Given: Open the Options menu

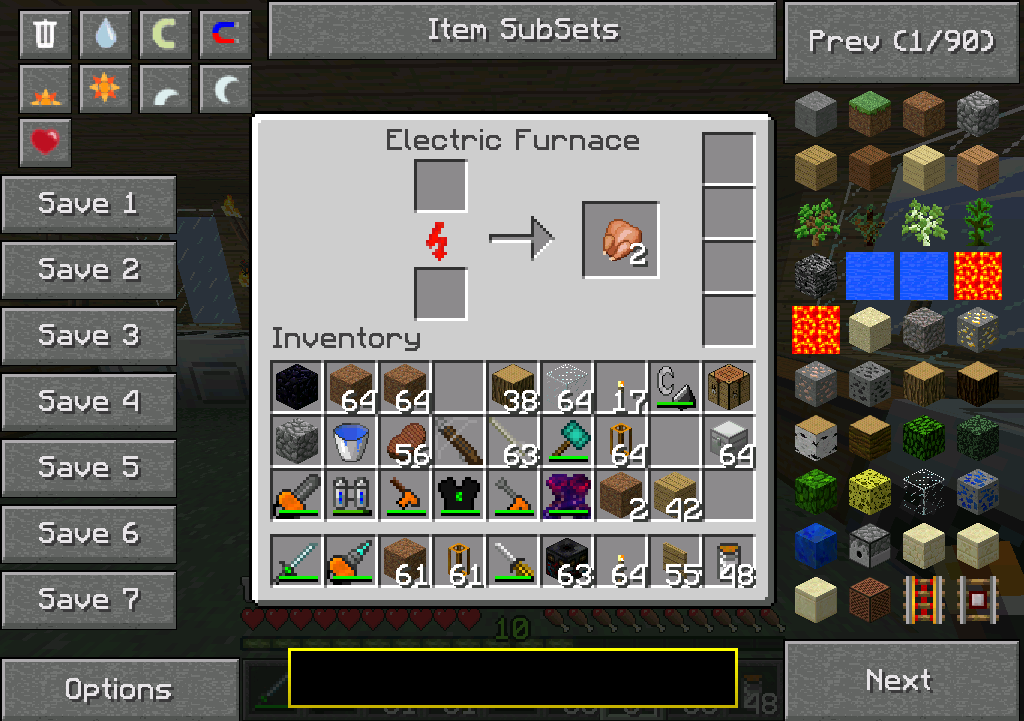Looking at the screenshot, I should [118, 689].
